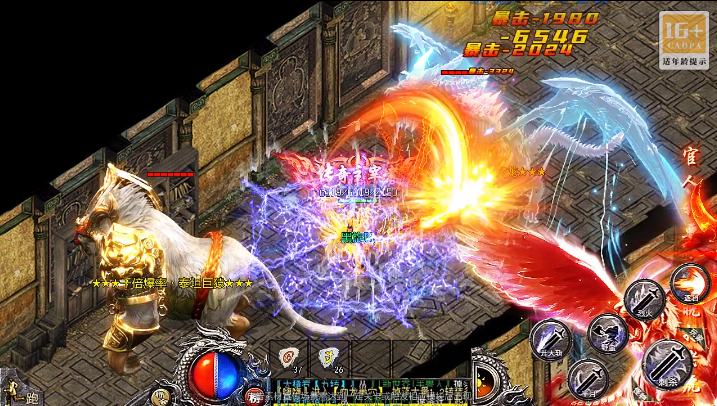Use the hotbar item with count 37
The height and width of the screenshot is (406, 717).
pos(290,359)
